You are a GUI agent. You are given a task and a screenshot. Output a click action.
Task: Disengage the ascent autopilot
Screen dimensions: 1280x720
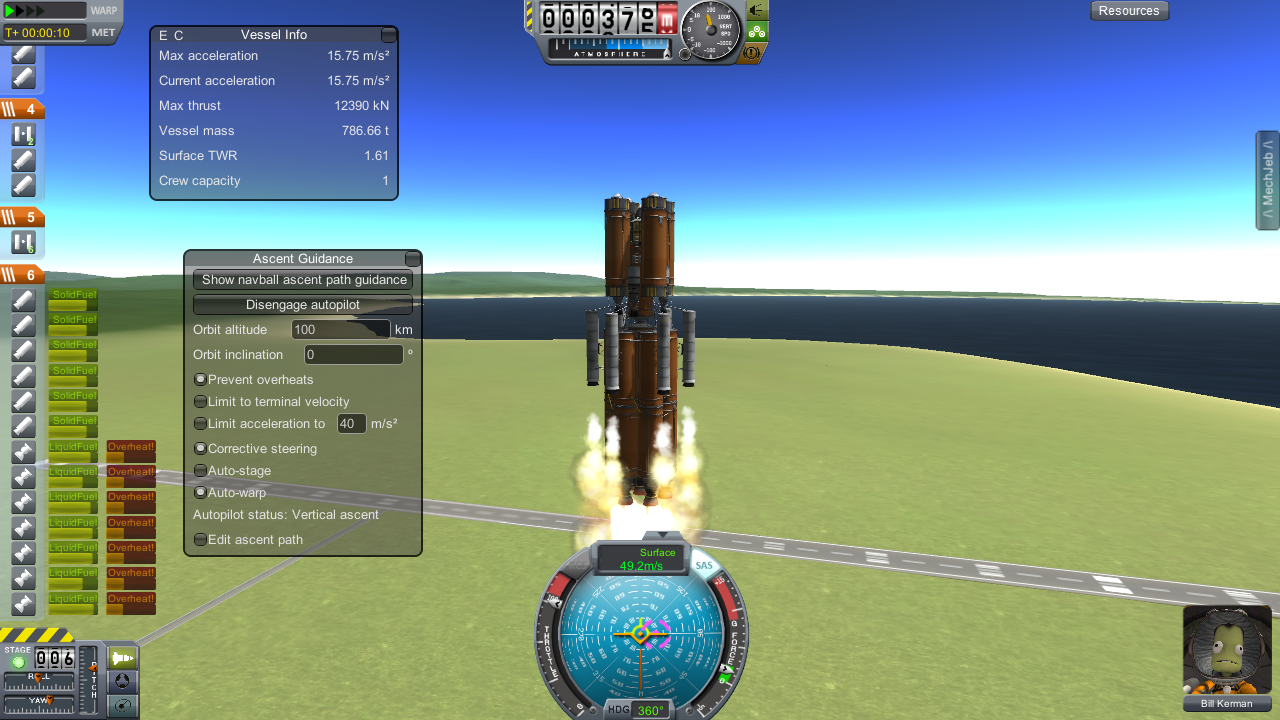coord(303,305)
